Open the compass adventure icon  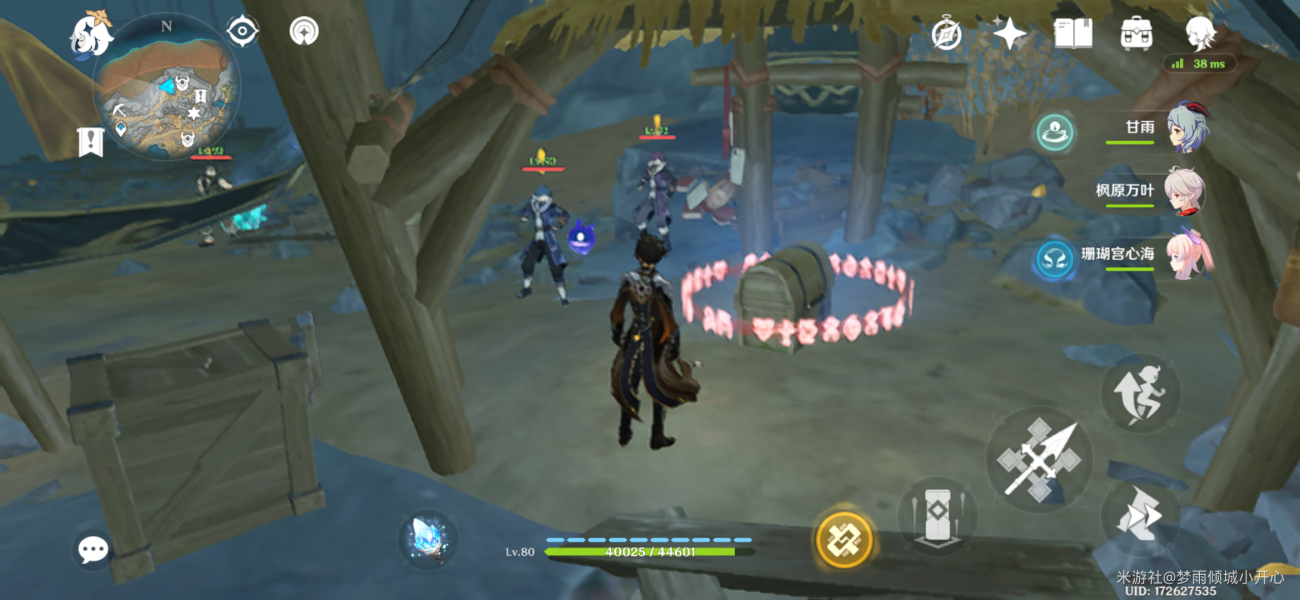click(946, 34)
